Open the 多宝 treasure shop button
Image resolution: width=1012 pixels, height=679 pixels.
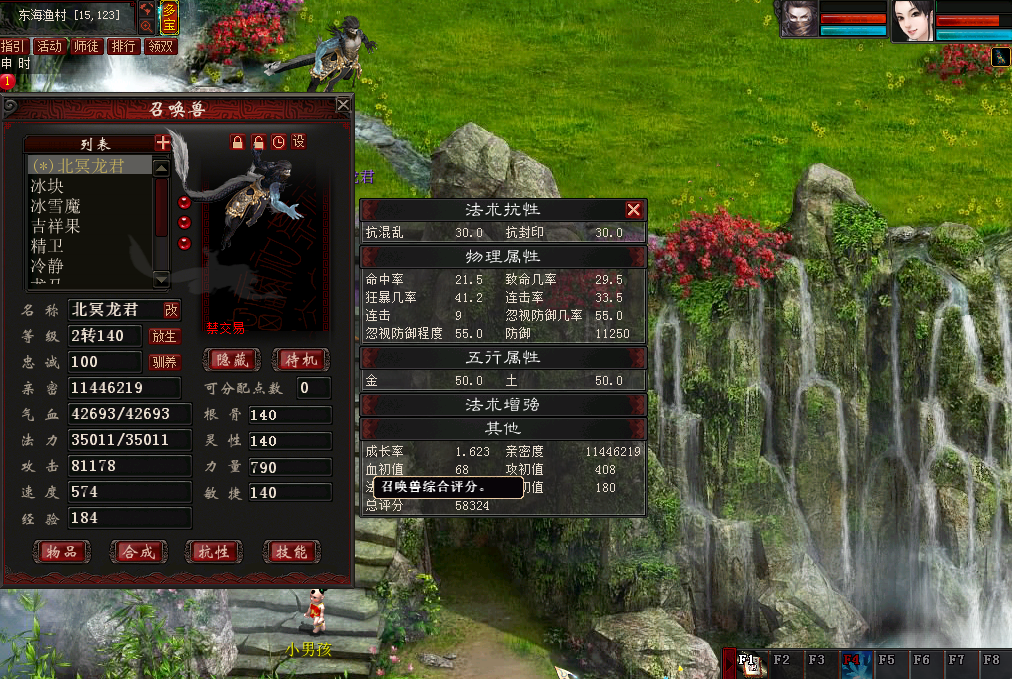pyautogui.click(x=170, y=18)
